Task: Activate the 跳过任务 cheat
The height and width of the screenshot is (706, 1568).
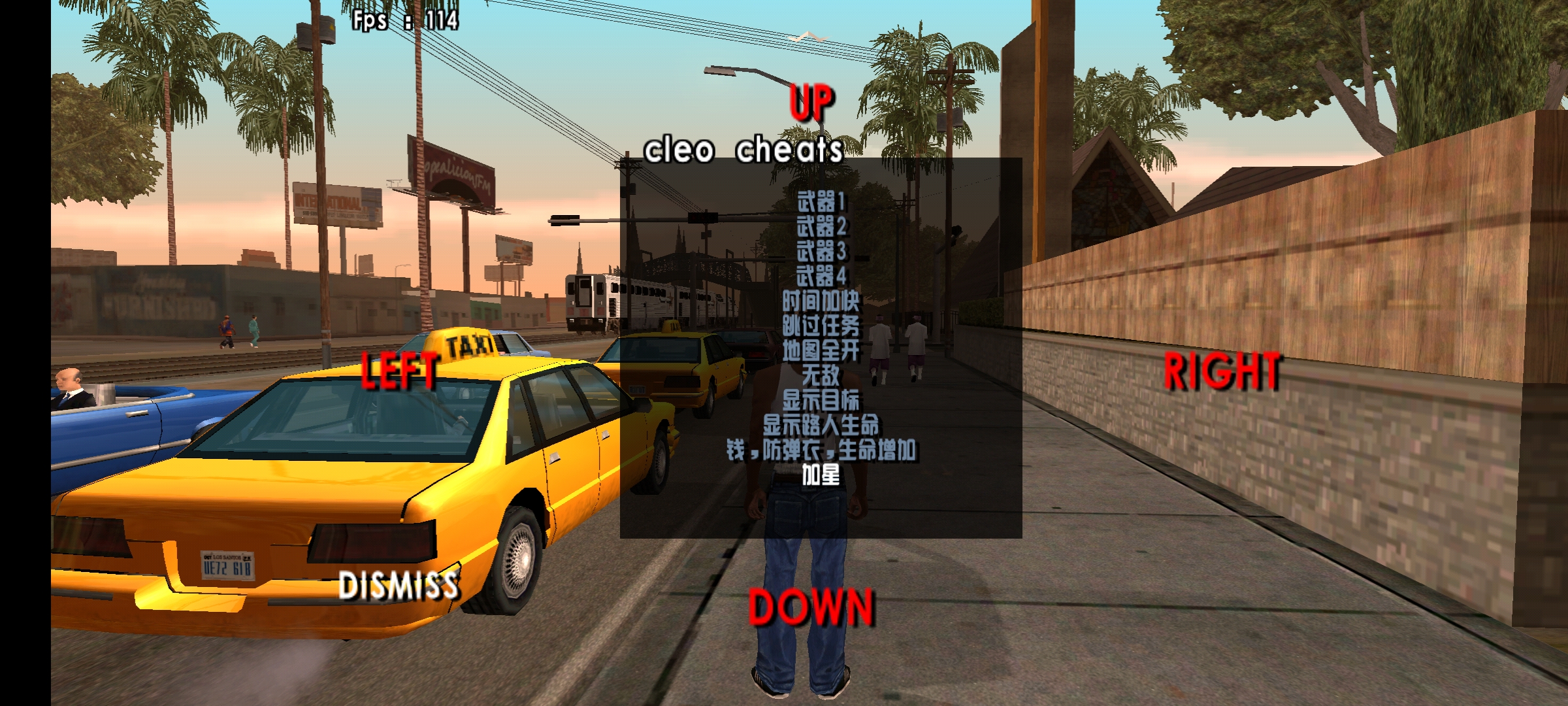Action: coord(821,326)
